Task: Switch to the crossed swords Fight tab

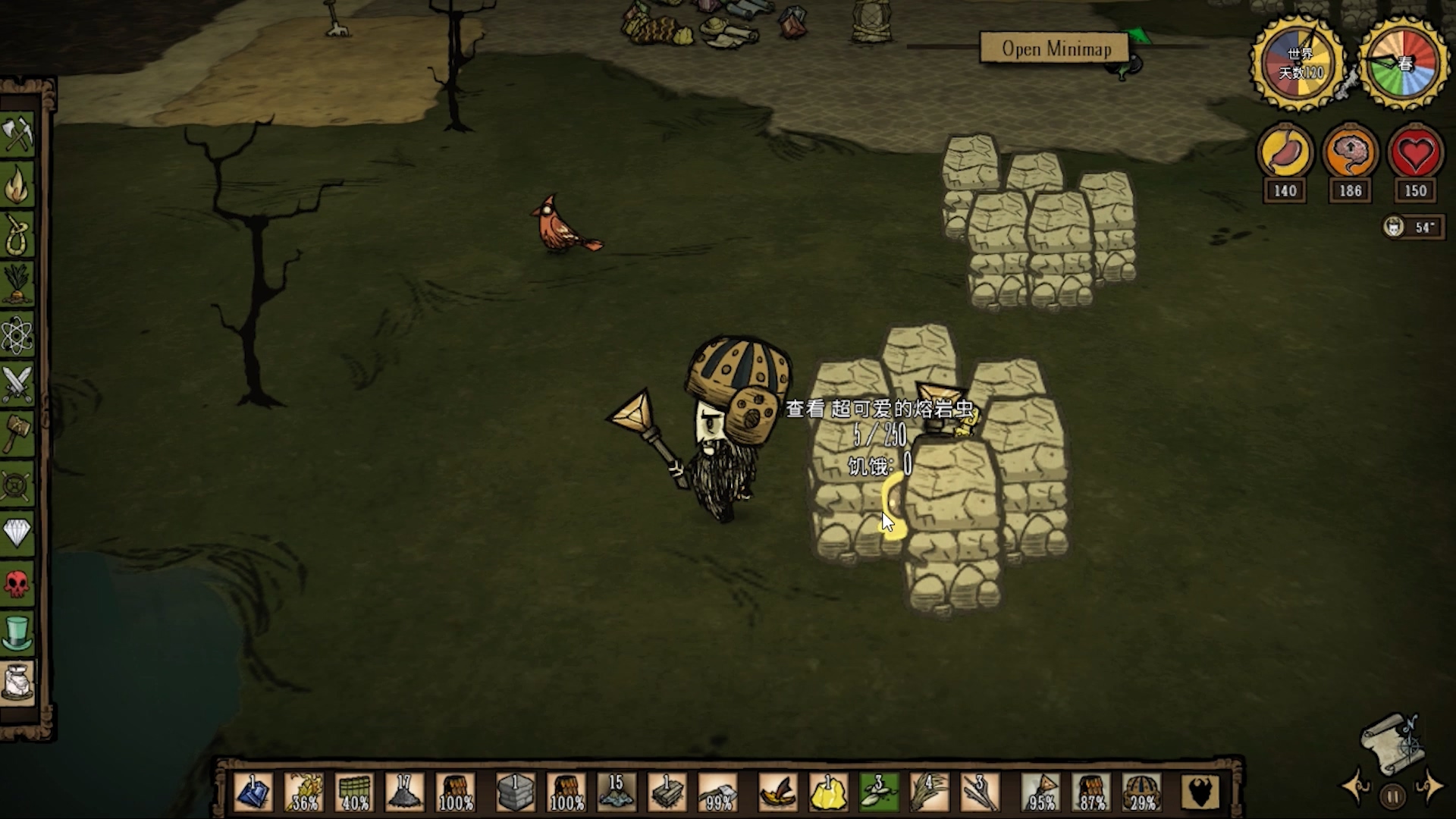Action: (17, 384)
